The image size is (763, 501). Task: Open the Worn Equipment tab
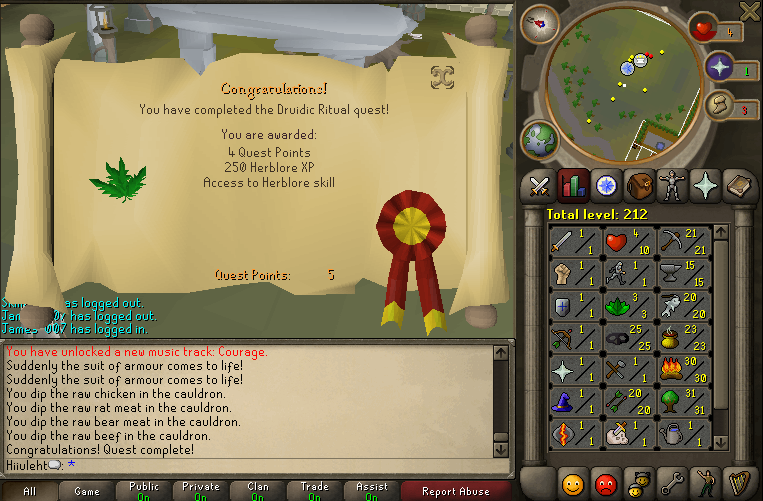point(671,185)
